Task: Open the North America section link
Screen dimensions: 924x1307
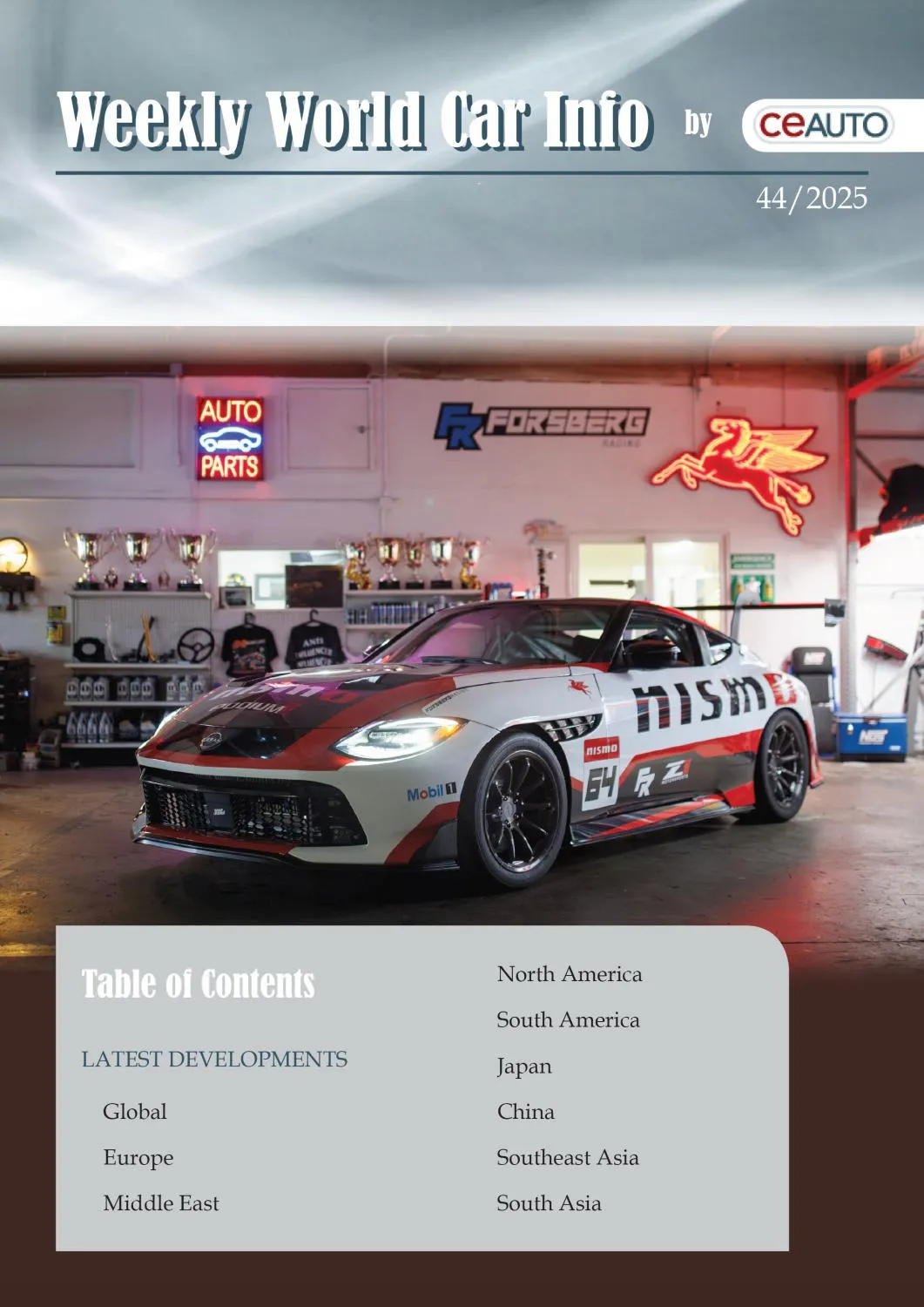Action: (x=569, y=974)
